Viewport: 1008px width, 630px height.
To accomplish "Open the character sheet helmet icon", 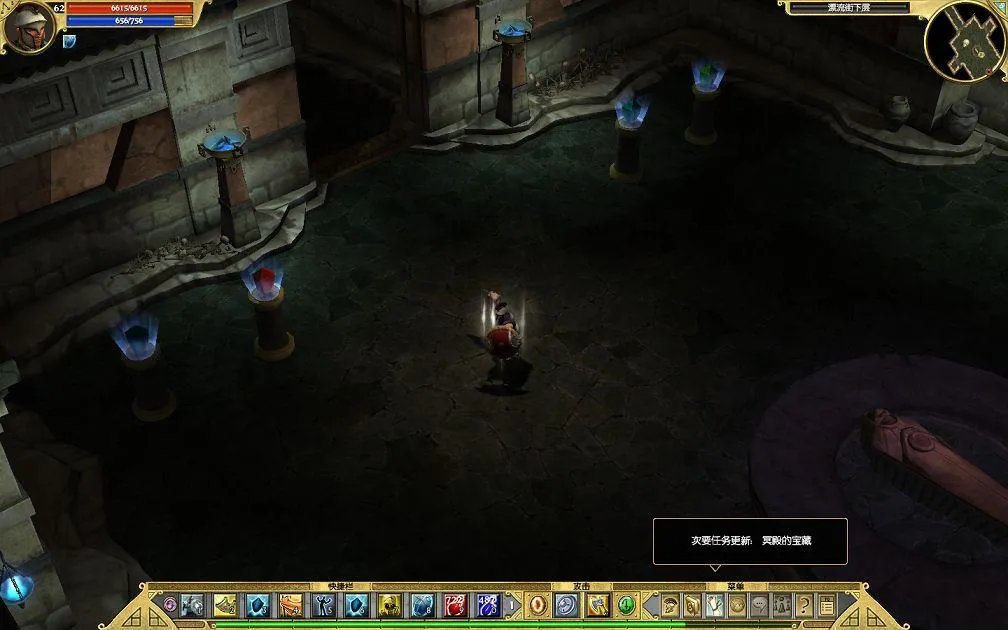I will pyautogui.click(x=670, y=605).
